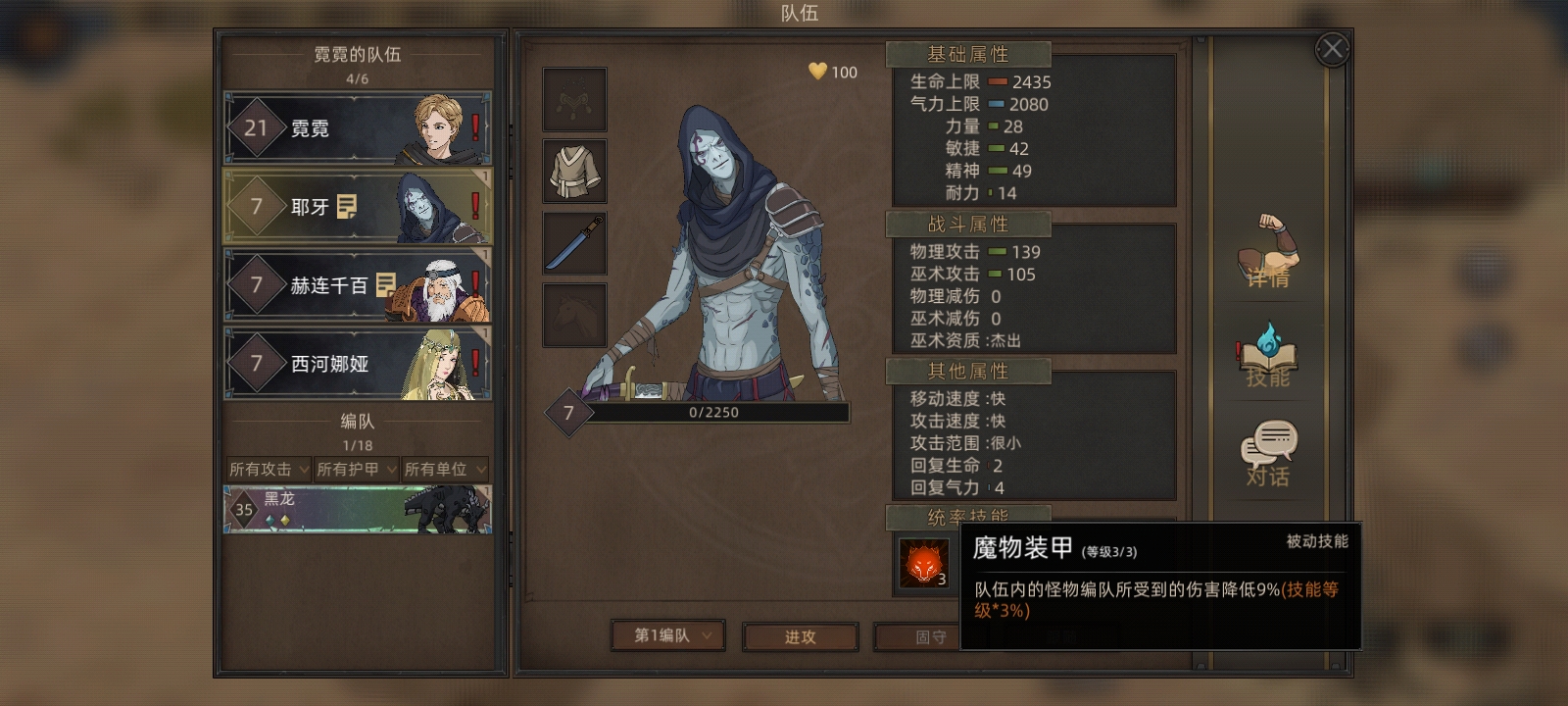The height and width of the screenshot is (706, 1568).
Task: Open the 第1编队 formation dropdown
Action: pos(667,635)
